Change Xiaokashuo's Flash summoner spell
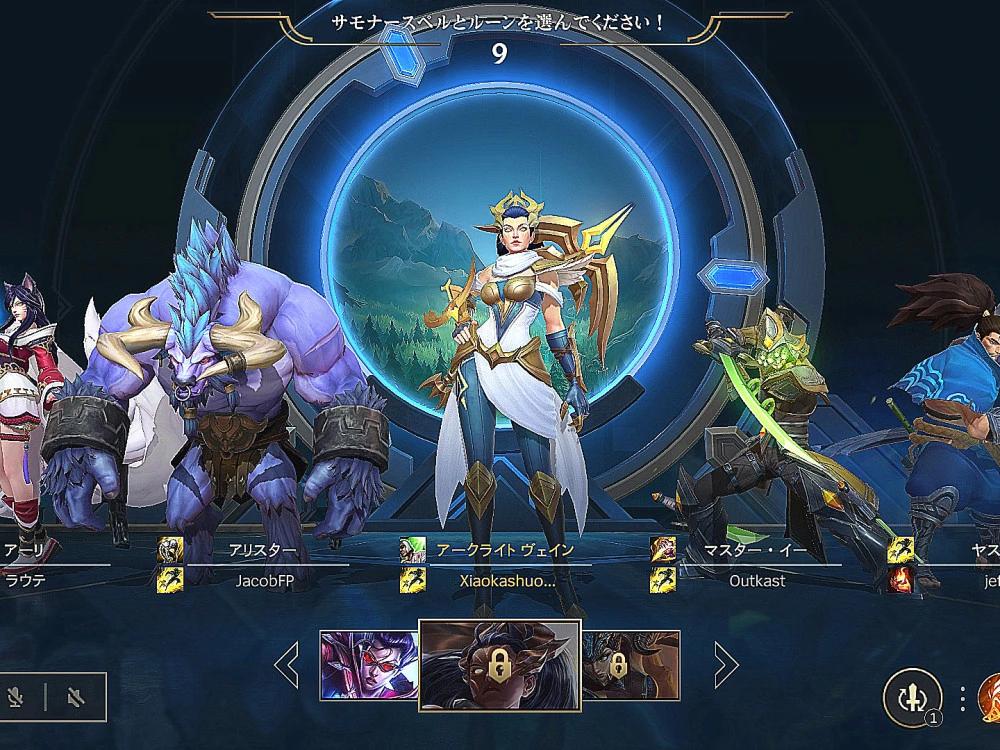 pyautogui.click(x=412, y=580)
